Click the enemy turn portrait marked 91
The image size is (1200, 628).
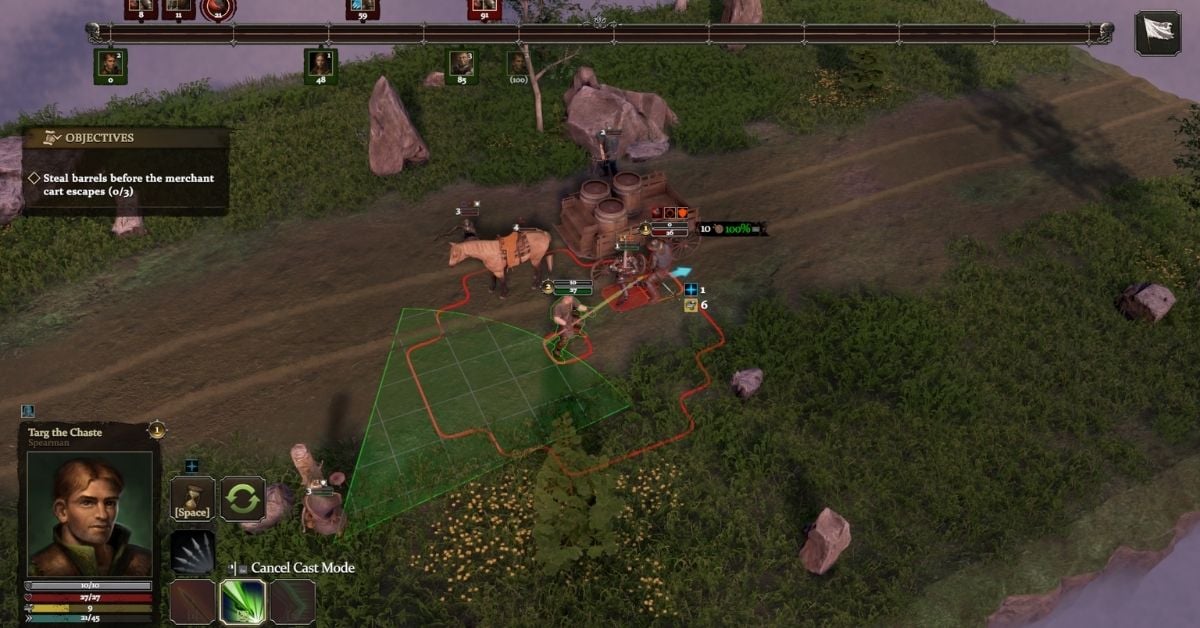pos(484,8)
